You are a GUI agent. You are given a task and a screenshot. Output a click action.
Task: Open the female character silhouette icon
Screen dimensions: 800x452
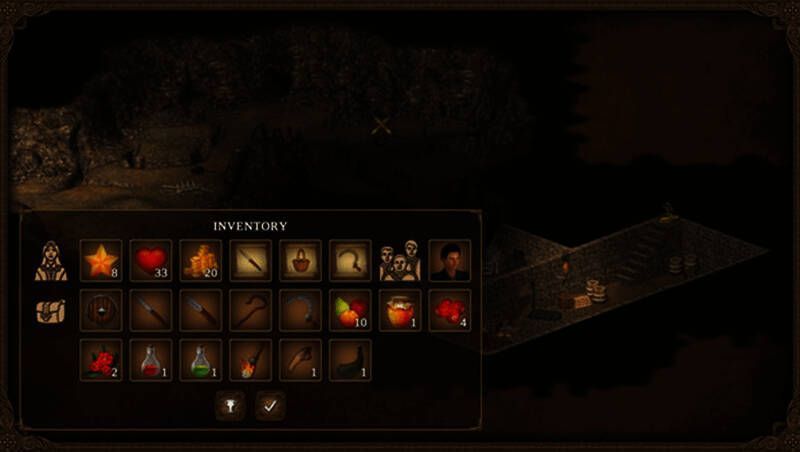coord(51,260)
